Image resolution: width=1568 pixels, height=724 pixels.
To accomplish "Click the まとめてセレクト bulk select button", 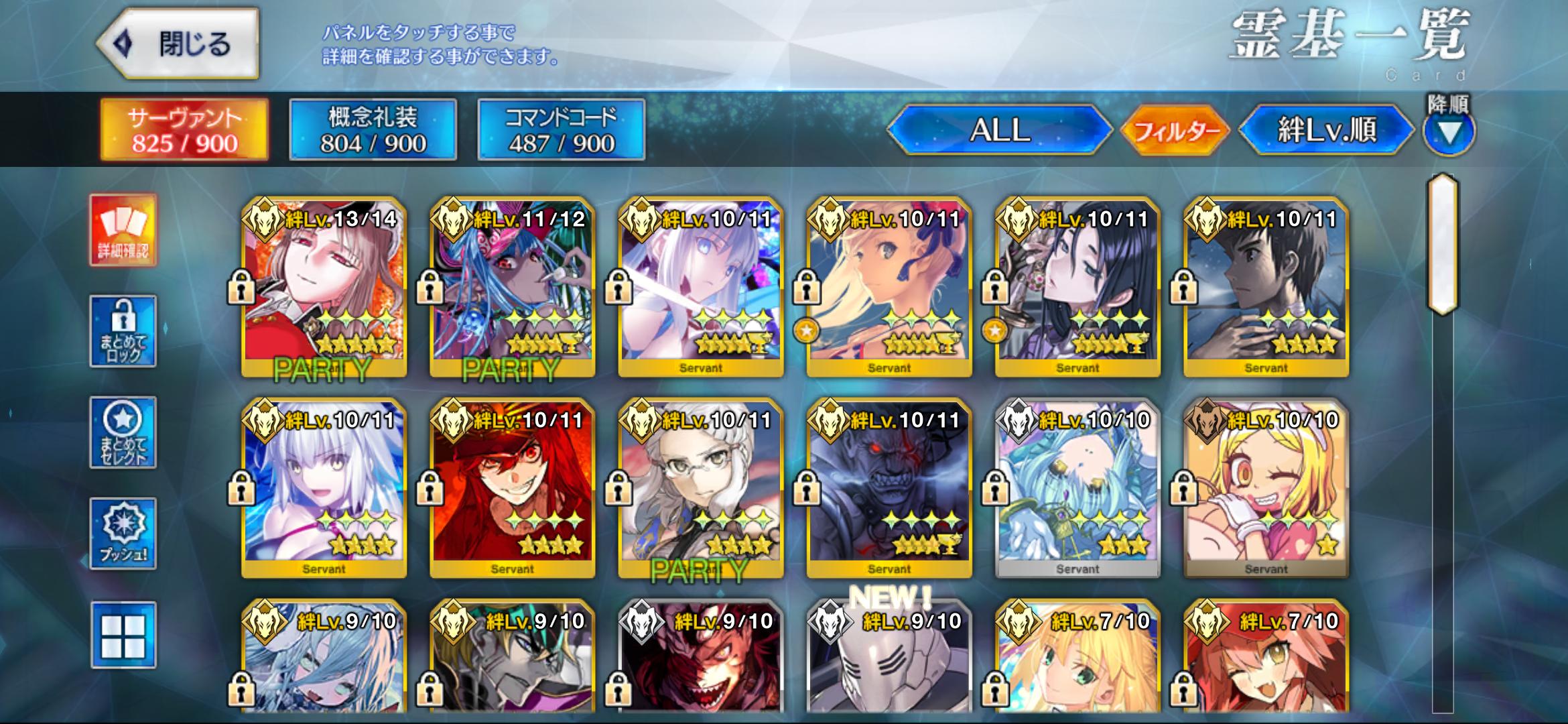I will pyautogui.click(x=123, y=432).
